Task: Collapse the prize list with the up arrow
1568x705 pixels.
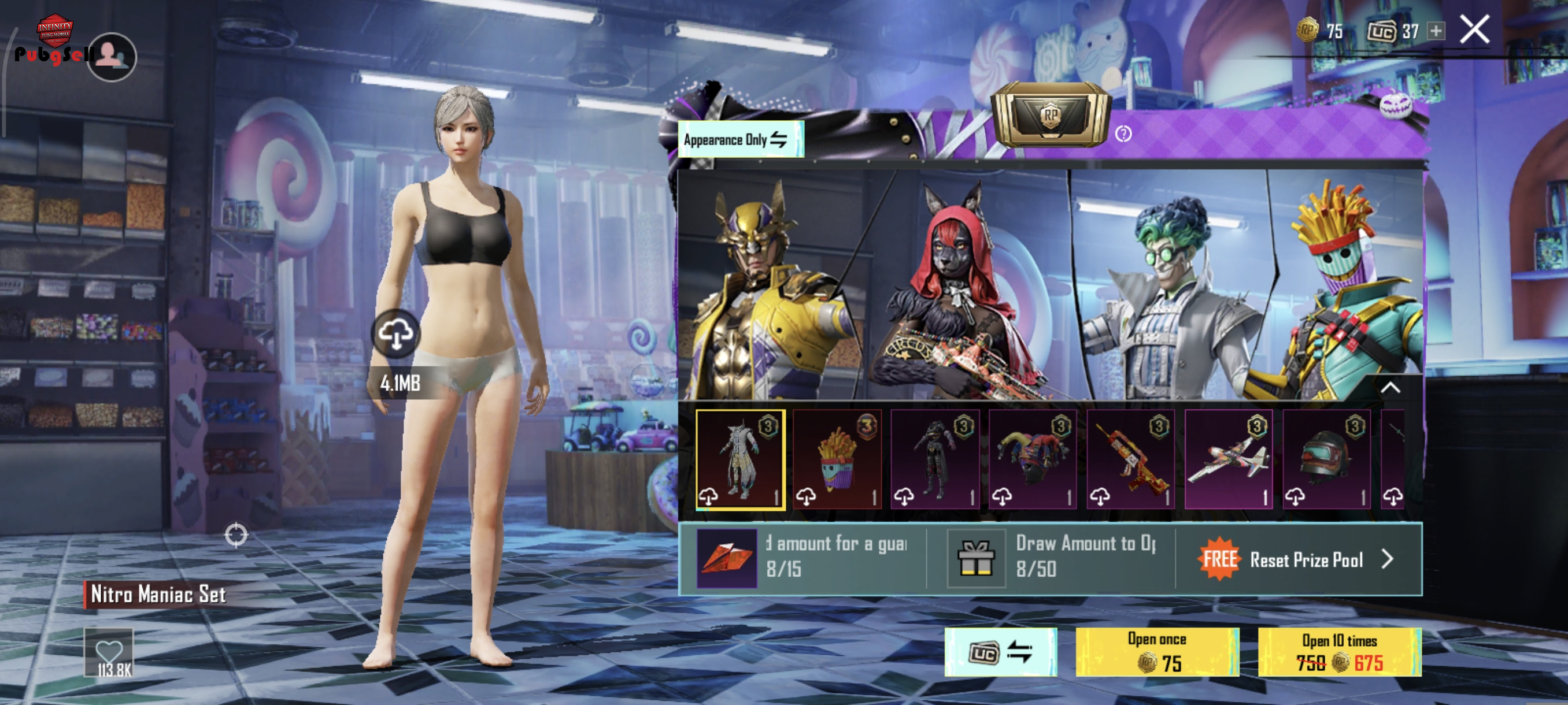Action: tap(1391, 388)
